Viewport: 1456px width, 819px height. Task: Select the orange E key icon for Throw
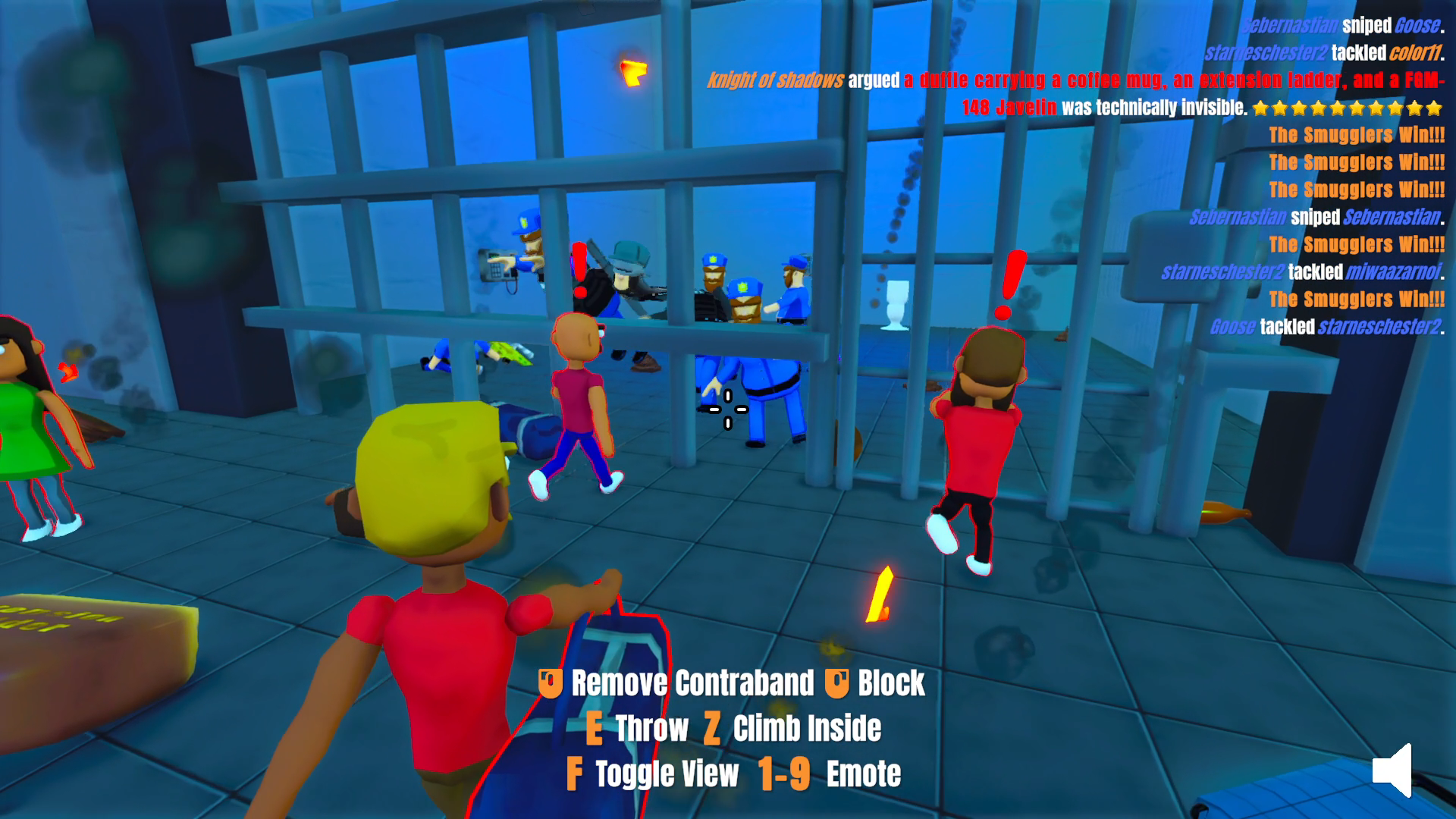pyautogui.click(x=594, y=729)
